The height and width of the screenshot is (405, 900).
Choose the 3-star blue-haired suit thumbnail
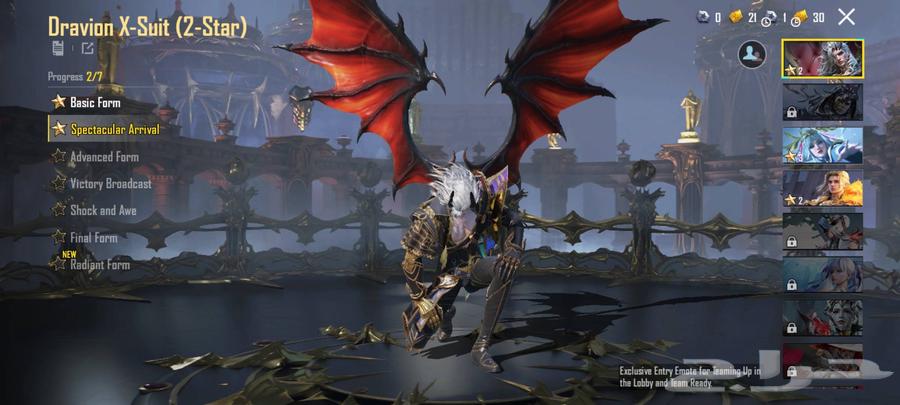click(822, 145)
